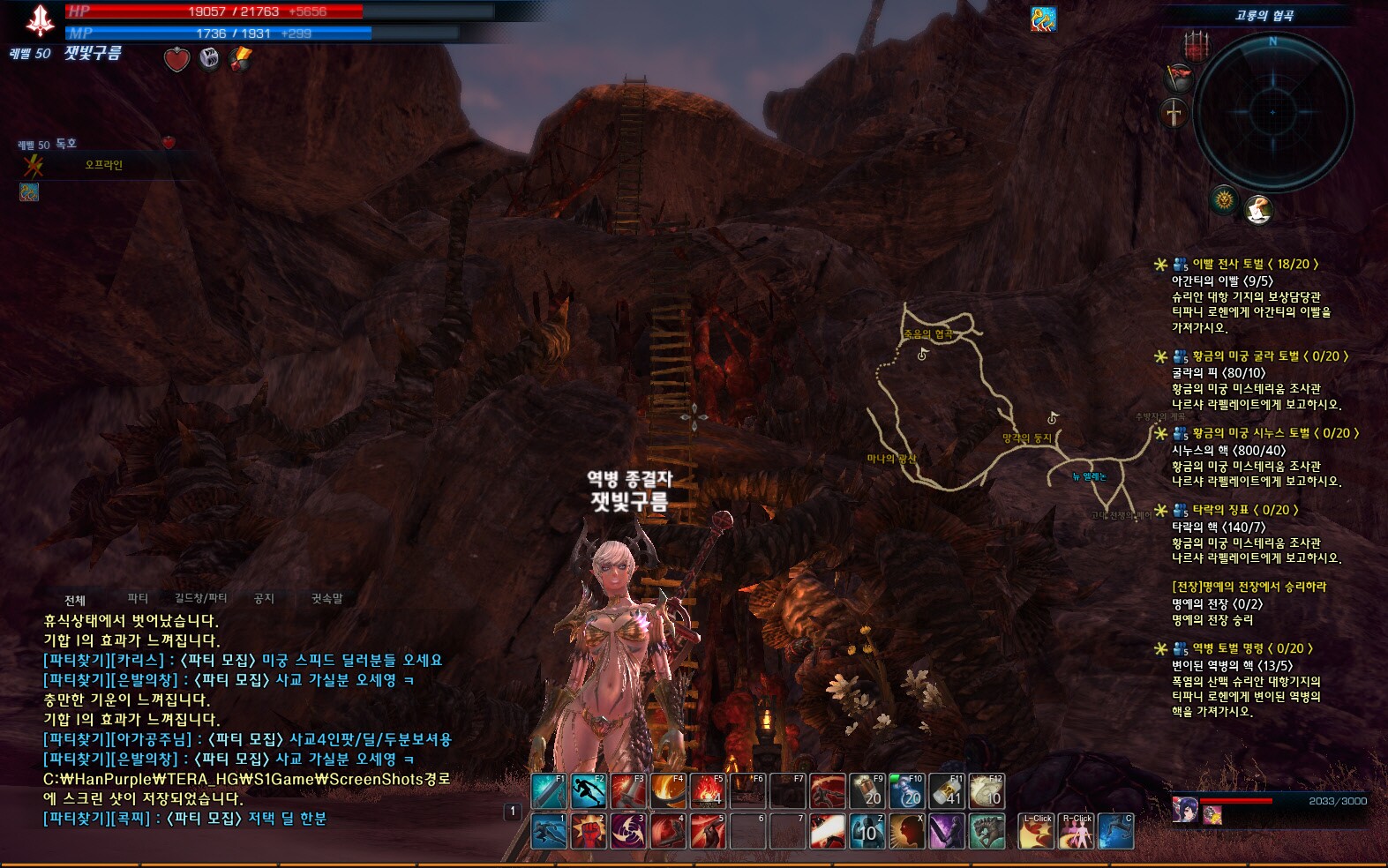The height and width of the screenshot is (868, 1388).
Task: Trigger the purple swirl skill in slot 3
Action: coord(628,832)
